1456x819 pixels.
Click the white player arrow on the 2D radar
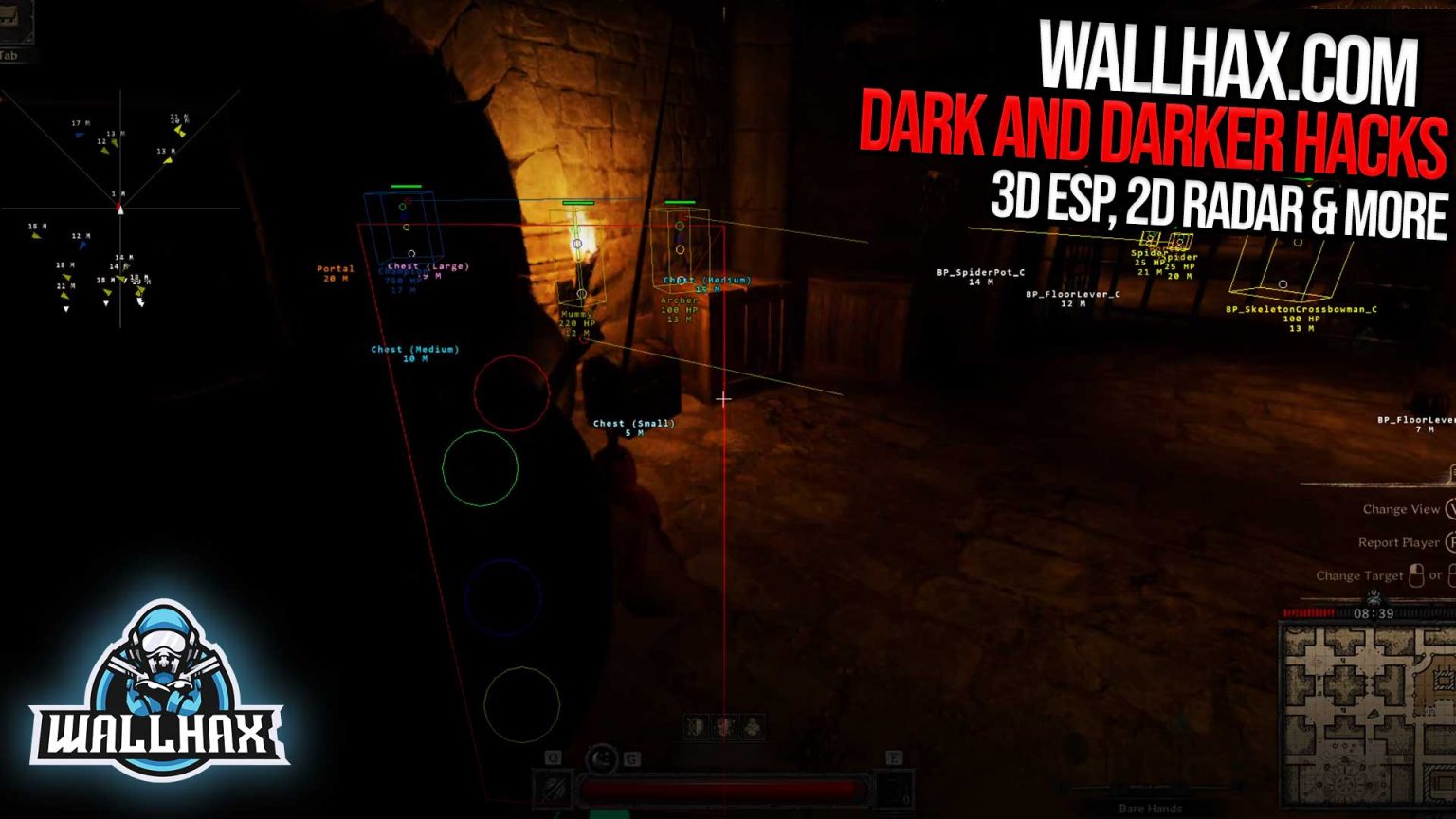tap(120, 210)
